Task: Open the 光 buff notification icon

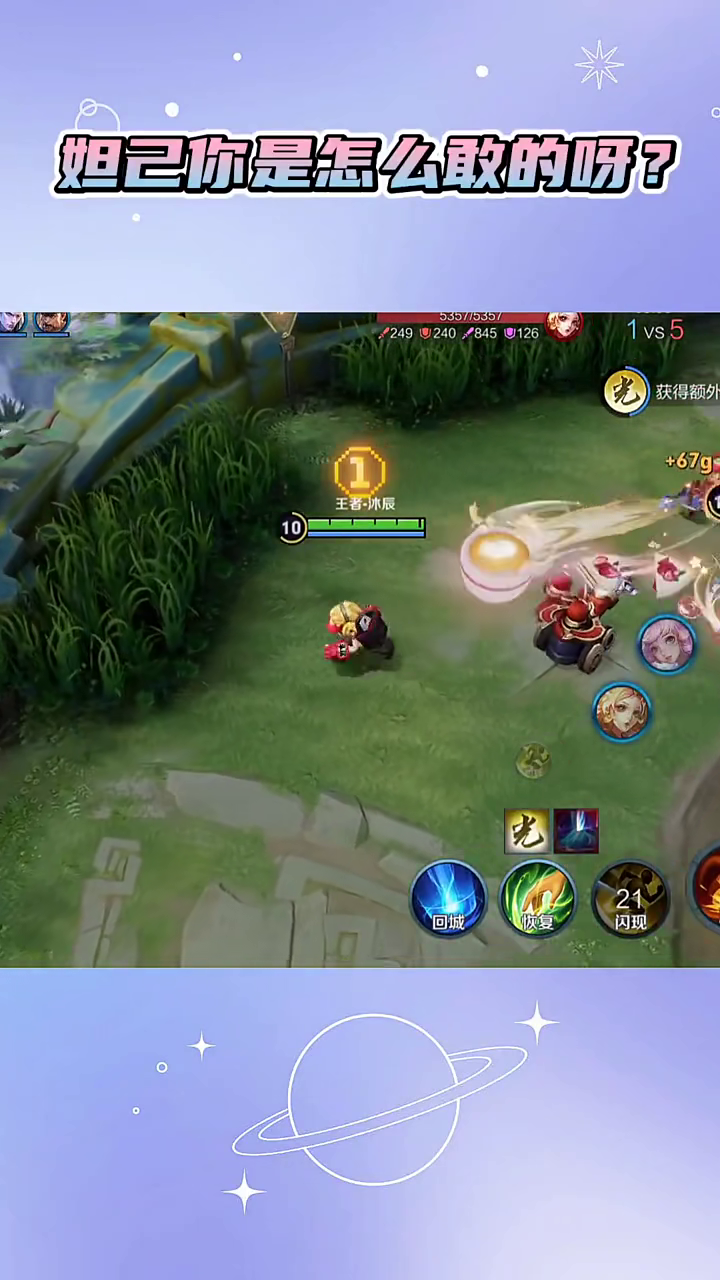Action: 624,392
